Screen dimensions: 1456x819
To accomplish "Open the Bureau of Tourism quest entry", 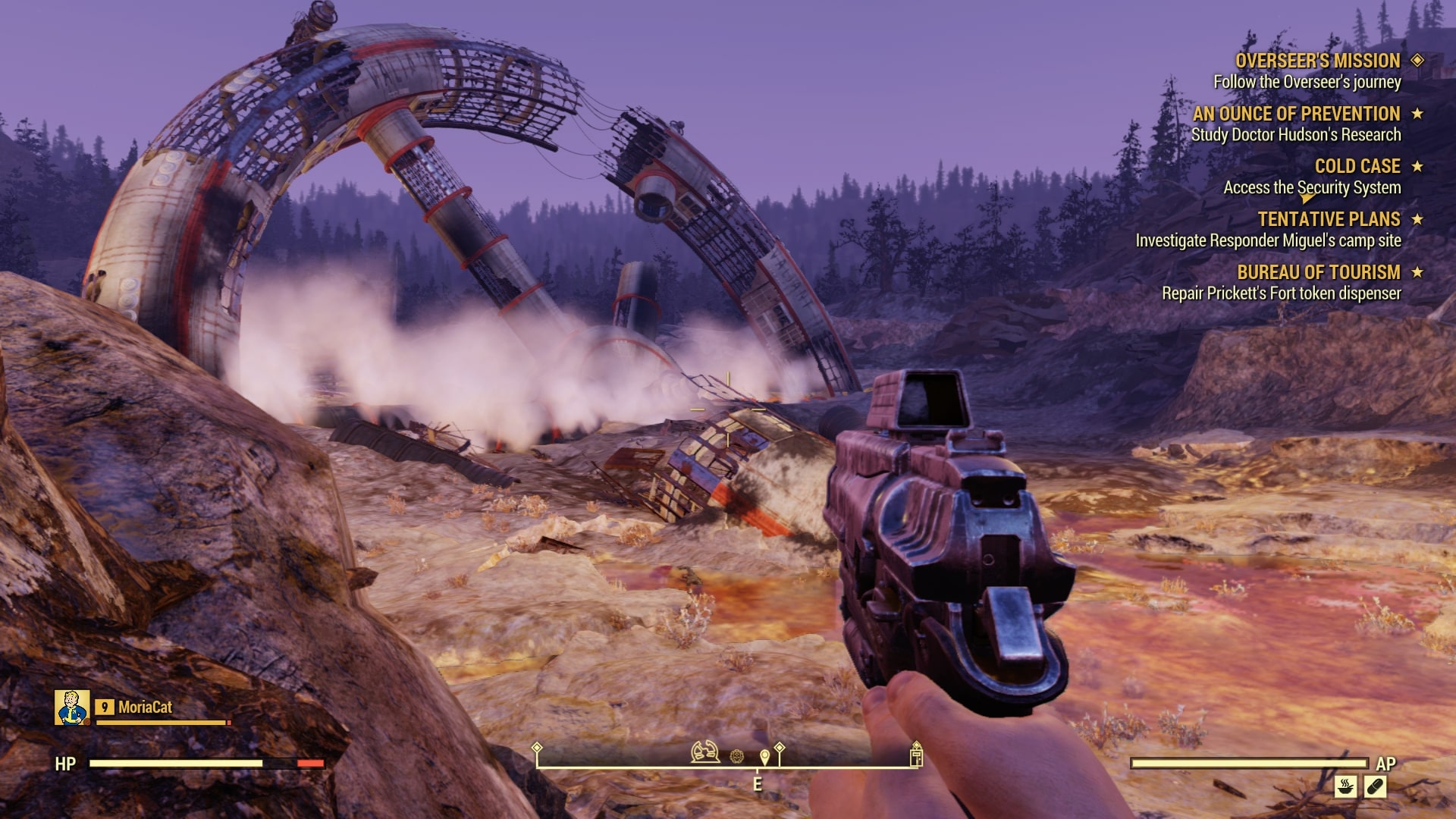I will pyautogui.click(x=1318, y=272).
